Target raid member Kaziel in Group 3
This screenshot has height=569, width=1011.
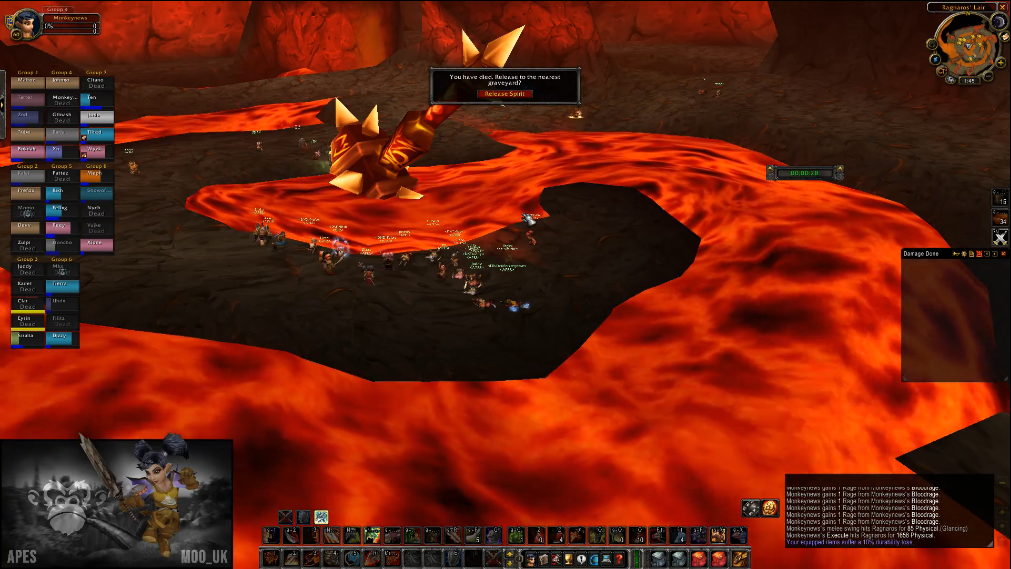point(25,285)
